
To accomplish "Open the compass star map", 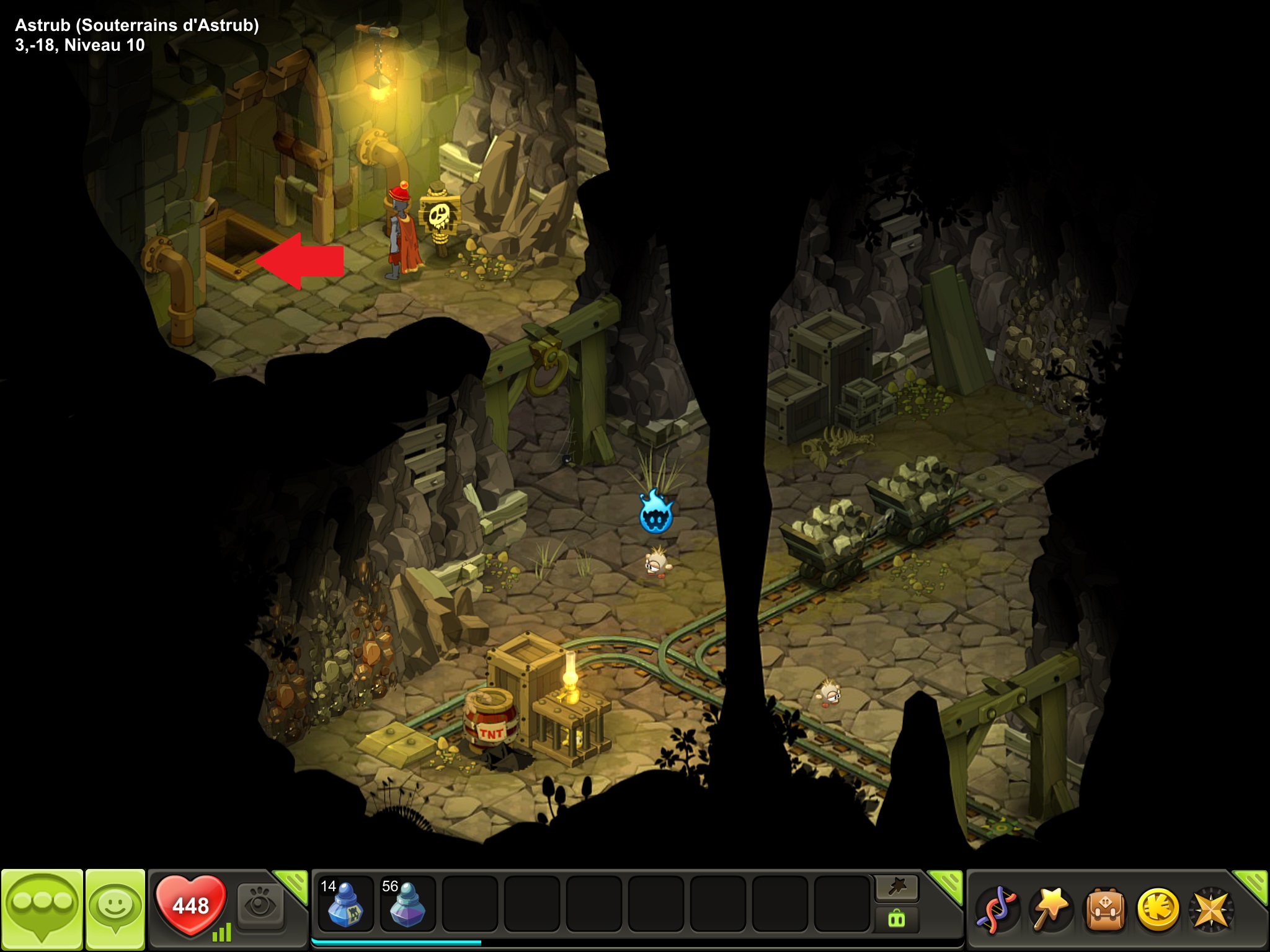I will coord(1210,910).
